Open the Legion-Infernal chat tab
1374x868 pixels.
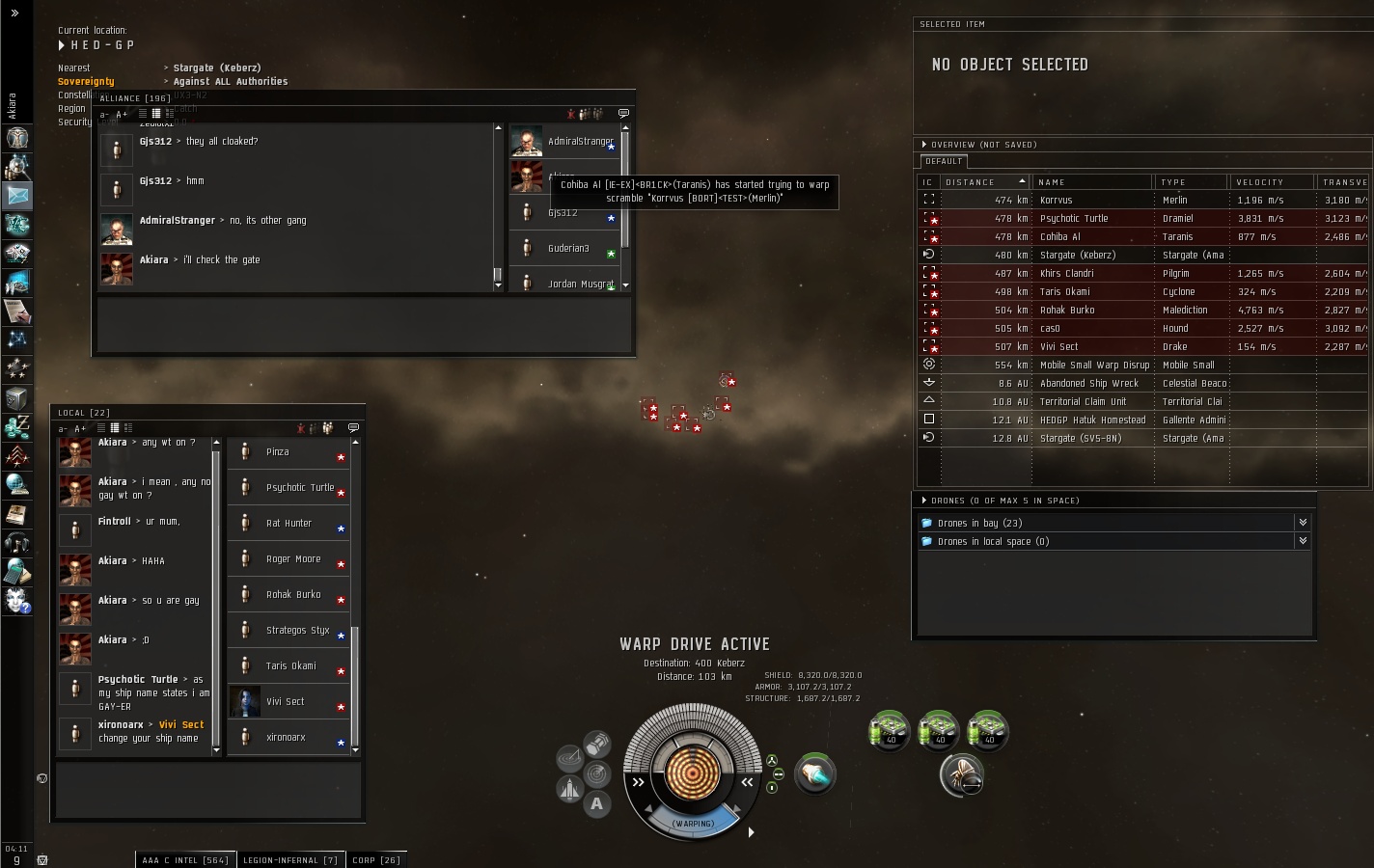290,859
